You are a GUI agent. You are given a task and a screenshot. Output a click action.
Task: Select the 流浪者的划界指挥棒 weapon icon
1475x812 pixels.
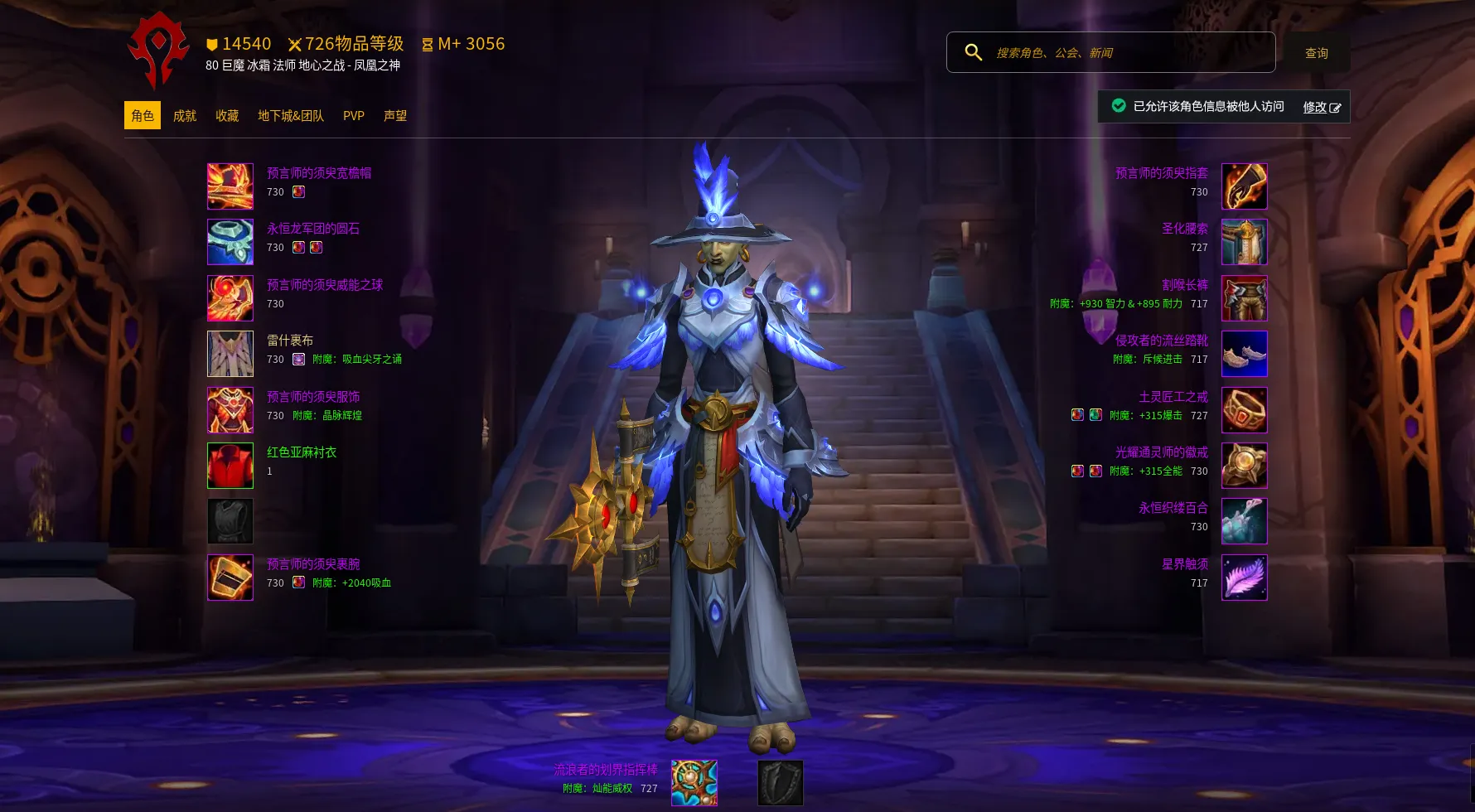pos(694,783)
